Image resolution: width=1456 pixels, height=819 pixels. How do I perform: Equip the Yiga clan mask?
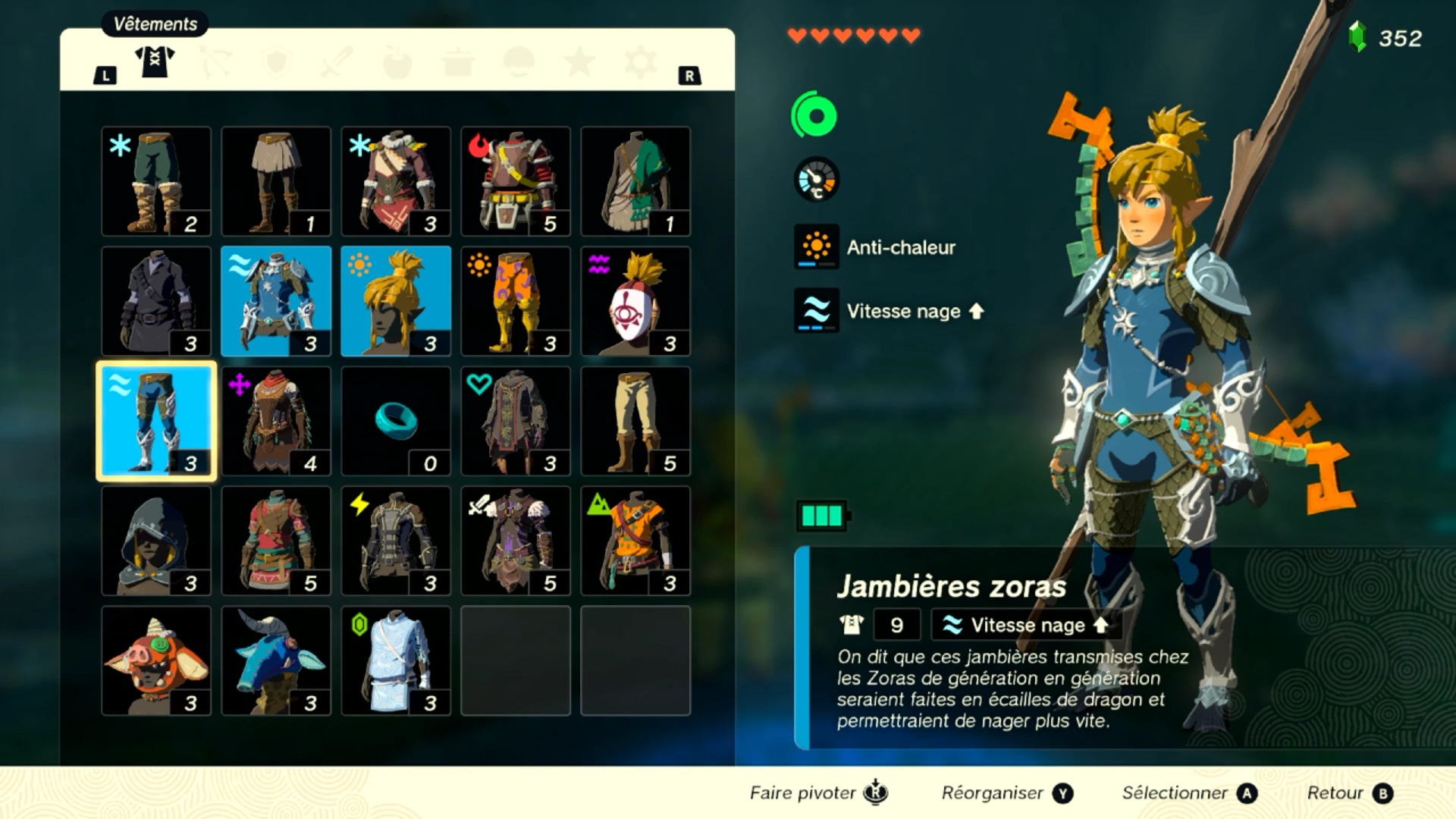click(635, 302)
